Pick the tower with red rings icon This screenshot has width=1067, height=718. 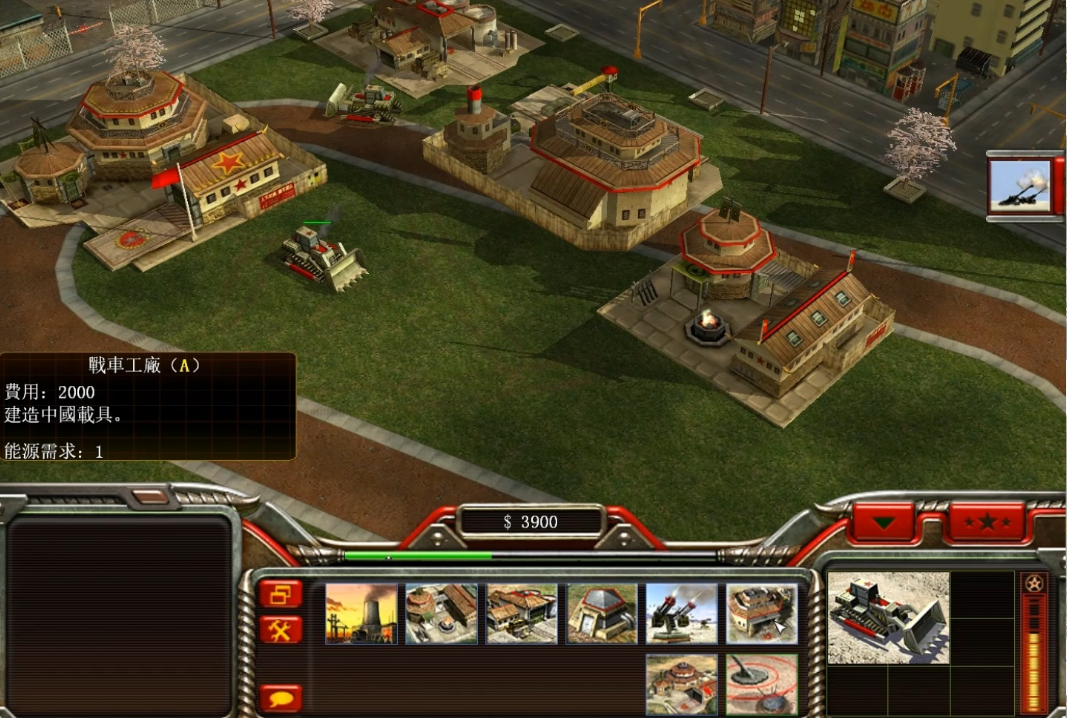click(761, 684)
